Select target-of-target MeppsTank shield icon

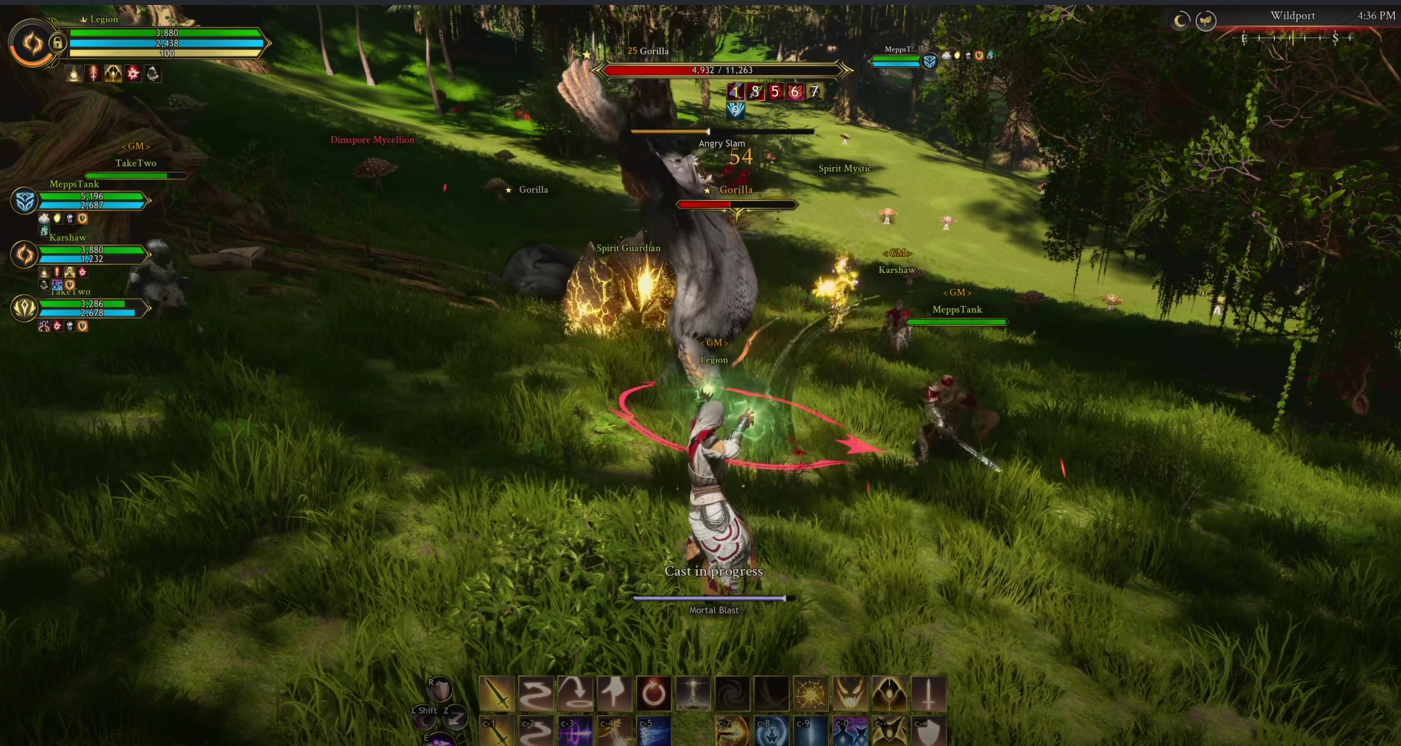click(929, 61)
